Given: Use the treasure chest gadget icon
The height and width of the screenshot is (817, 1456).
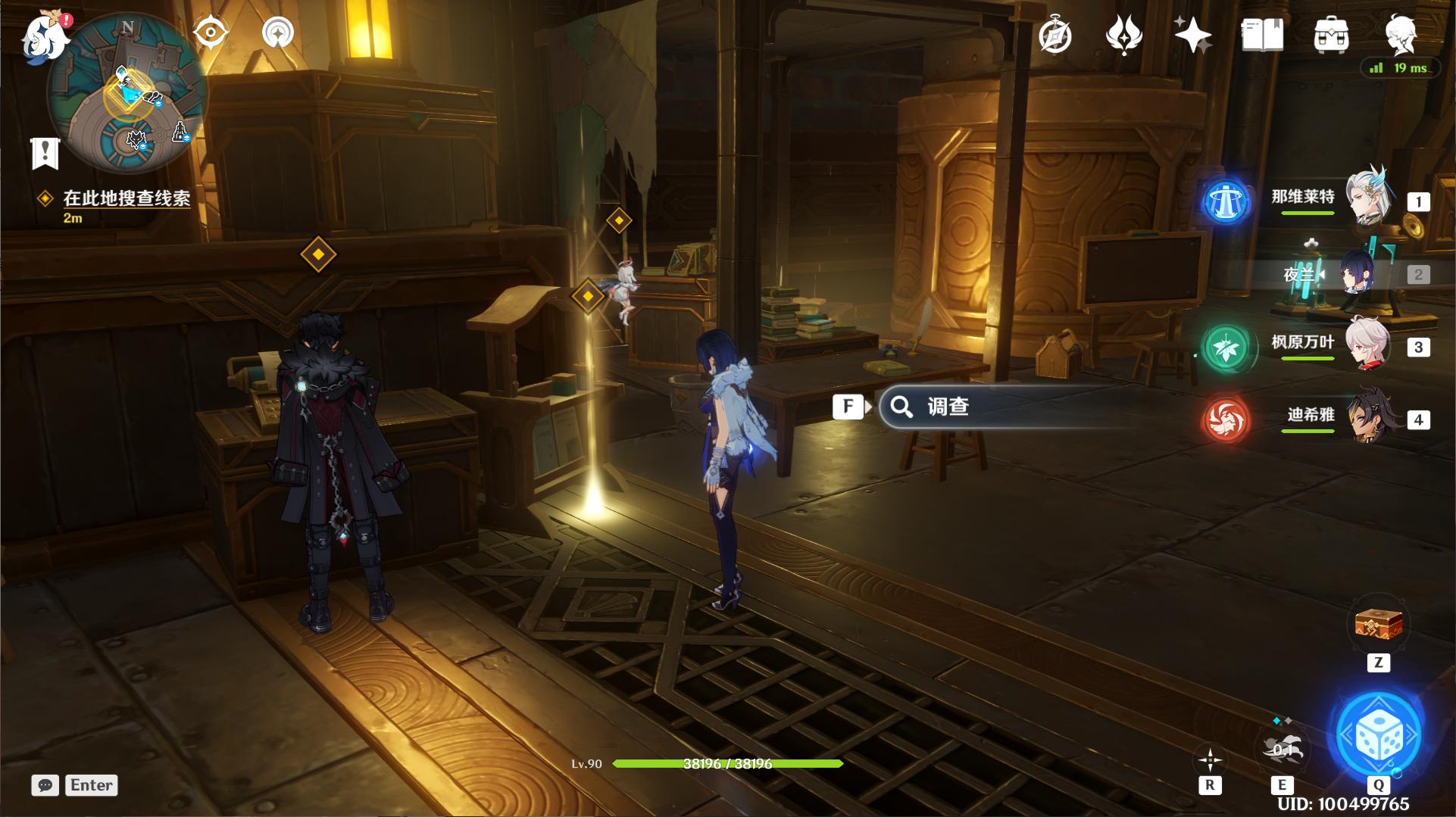Looking at the screenshot, I should (x=1379, y=625).
